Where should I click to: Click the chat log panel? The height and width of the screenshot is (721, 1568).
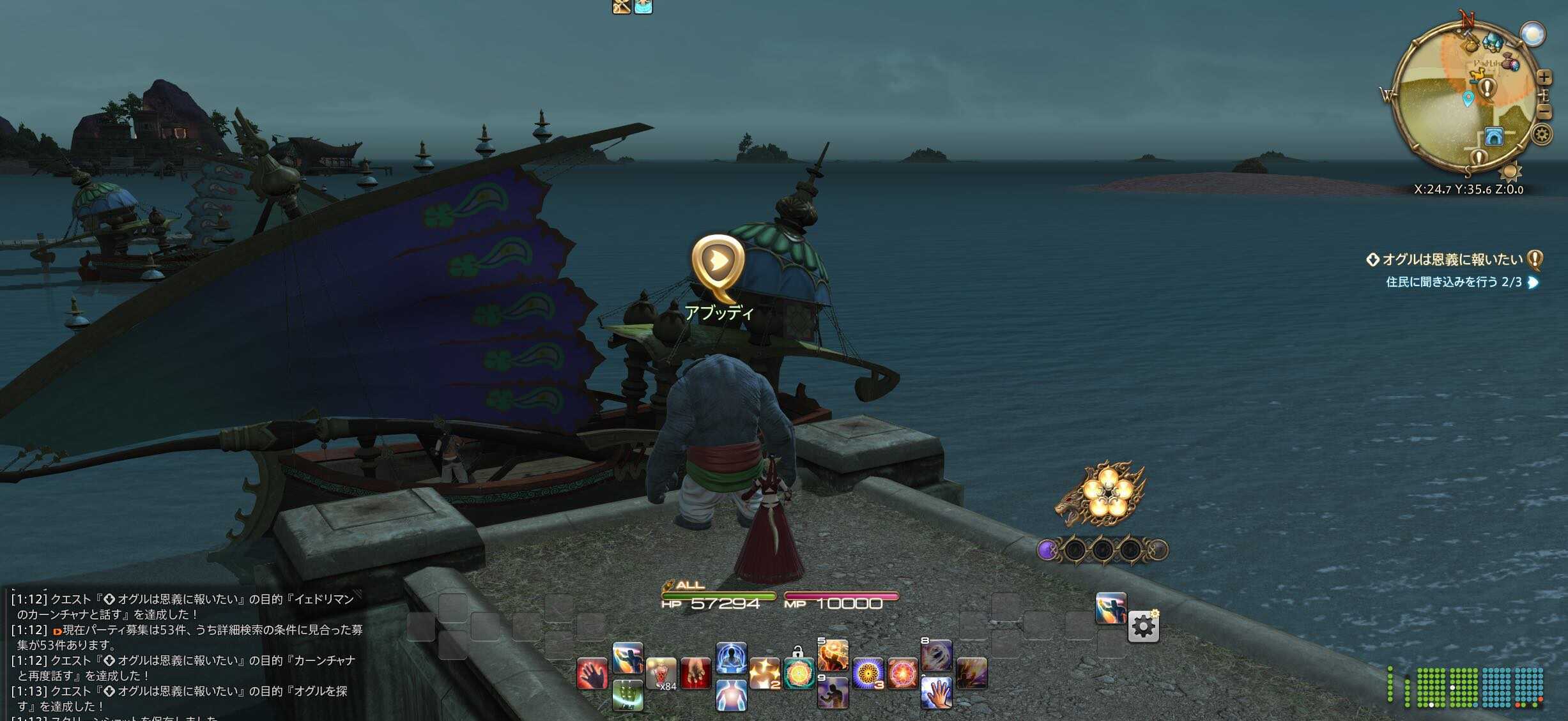pos(185,653)
